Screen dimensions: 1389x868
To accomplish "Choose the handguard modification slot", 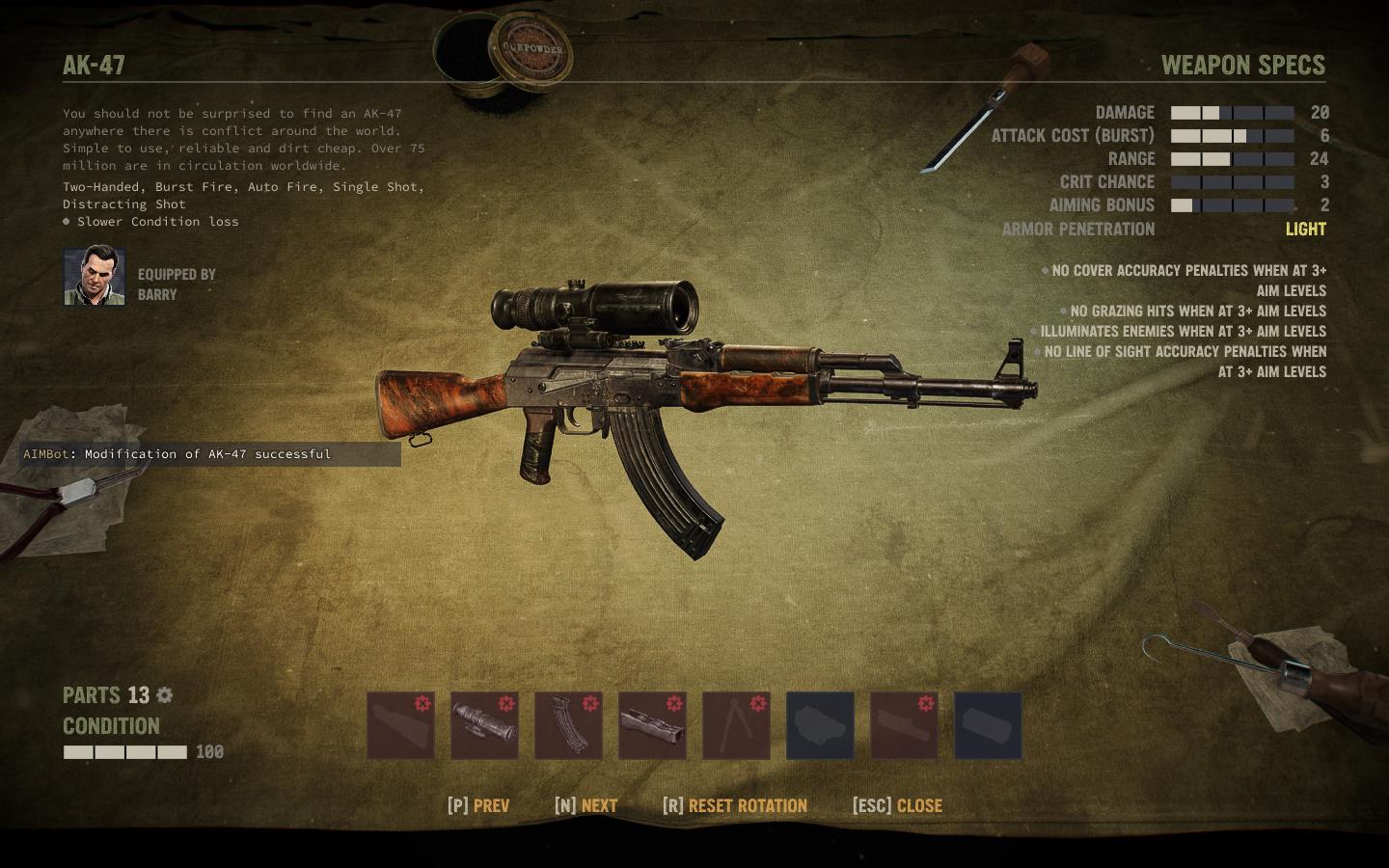I will [652, 725].
